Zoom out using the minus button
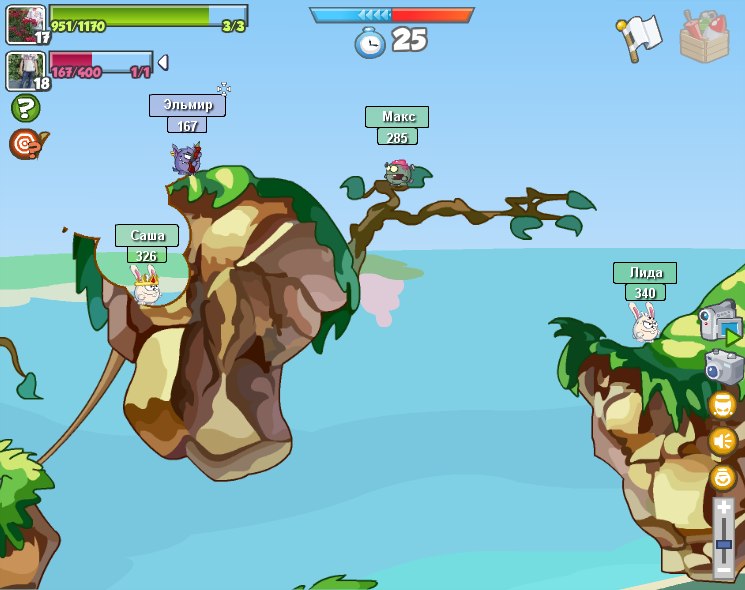 point(724,568)
